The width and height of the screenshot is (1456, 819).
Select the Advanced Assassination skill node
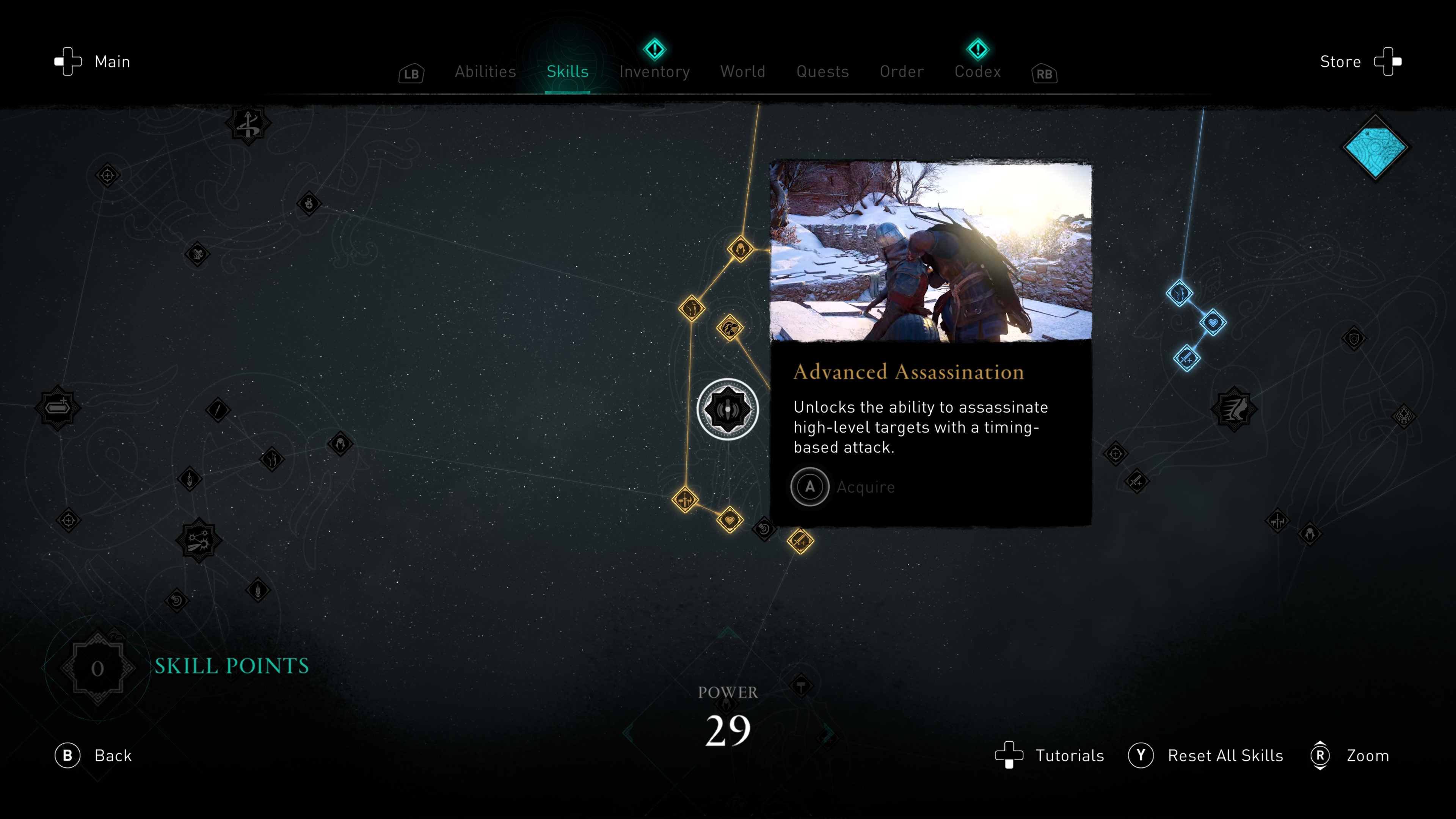[x=728, y=409]
